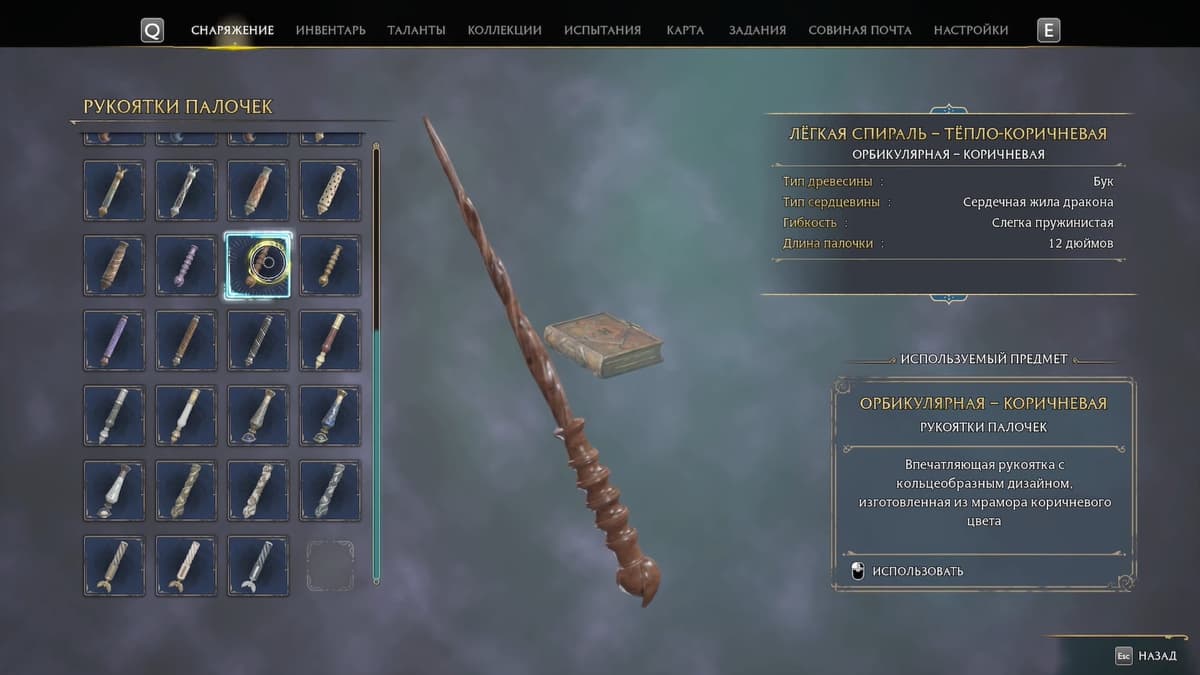This screenshot has height=675, width=1200.
Task: Select the plain purple column handle
Action: pyautogui.click(x=114, y=340)
